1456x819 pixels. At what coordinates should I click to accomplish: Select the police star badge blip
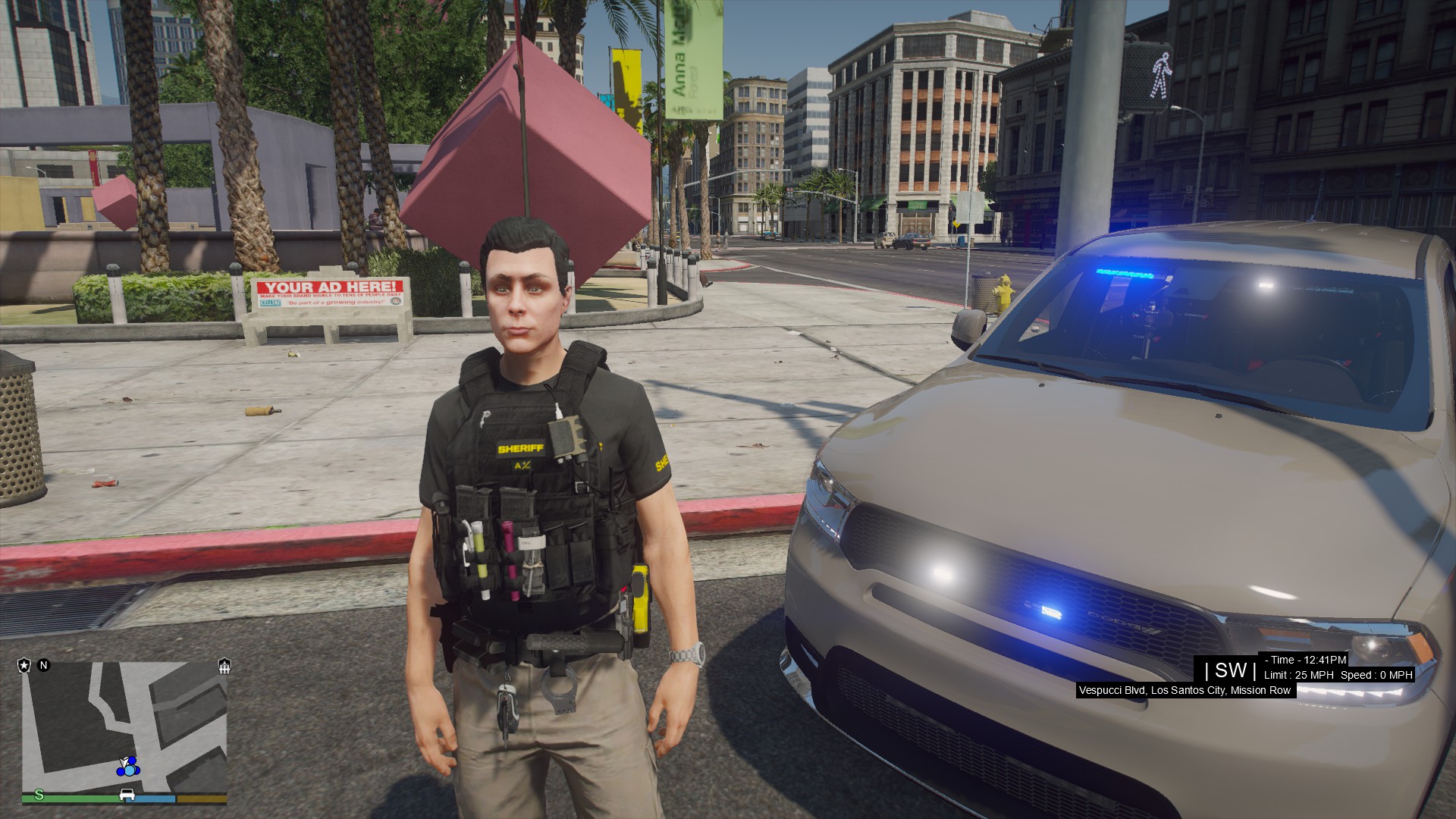click(x=24, y=666)
